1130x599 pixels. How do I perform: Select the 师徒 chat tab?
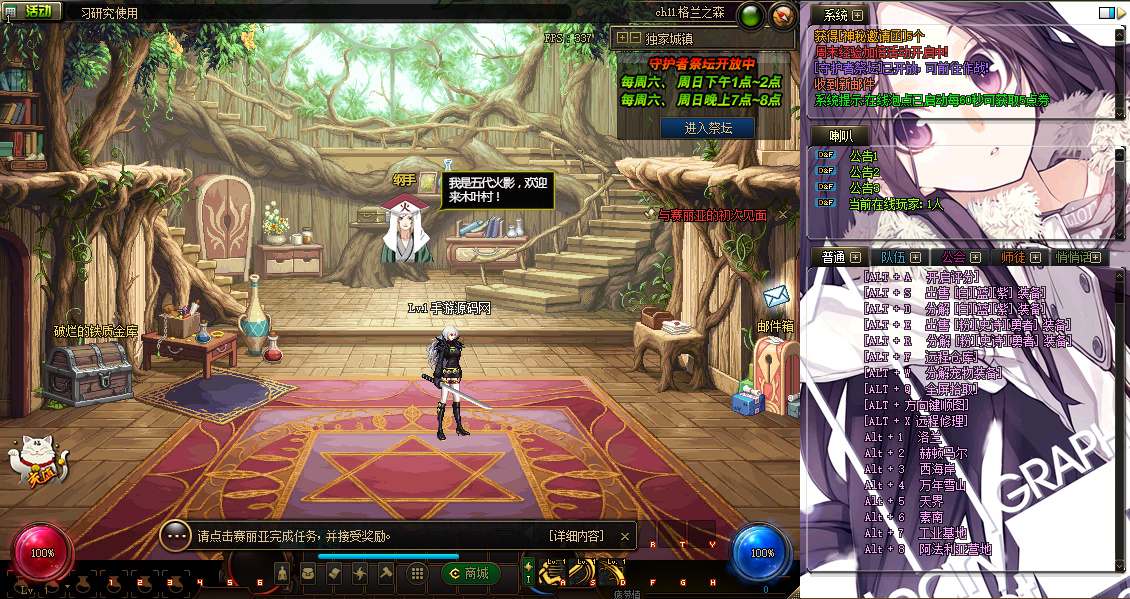click(x=1020, y=257)
